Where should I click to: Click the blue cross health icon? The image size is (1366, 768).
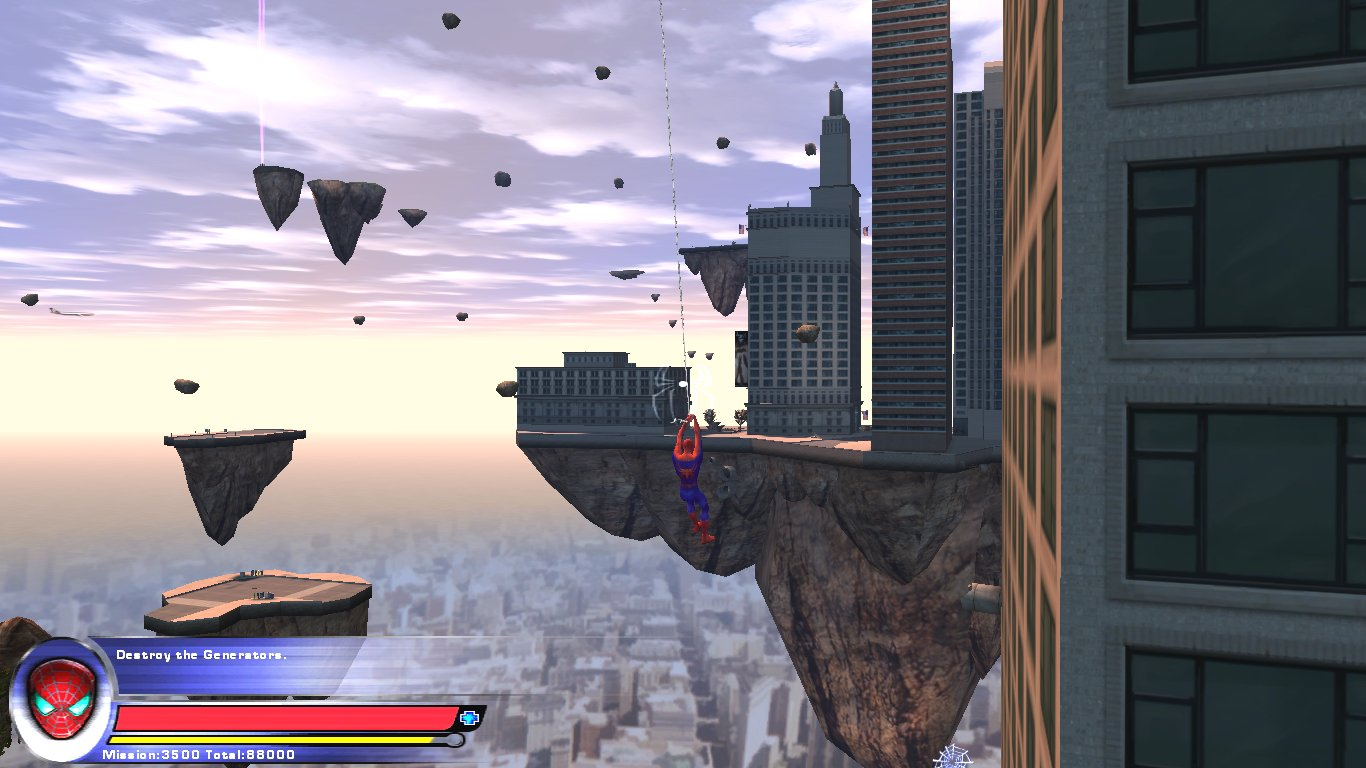[x=469, y=717]
